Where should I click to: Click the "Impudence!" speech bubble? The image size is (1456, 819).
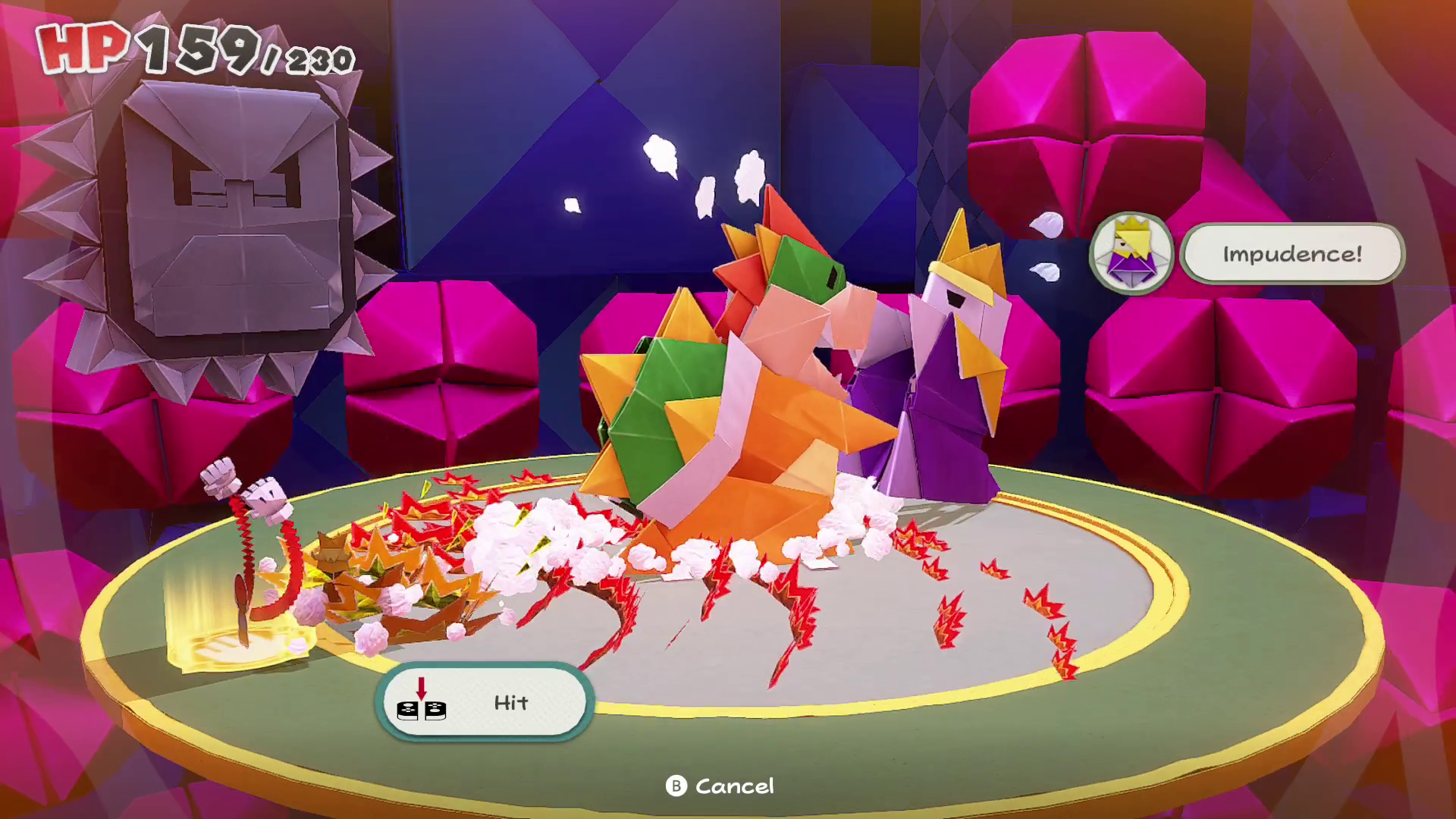pos(1292,253)
